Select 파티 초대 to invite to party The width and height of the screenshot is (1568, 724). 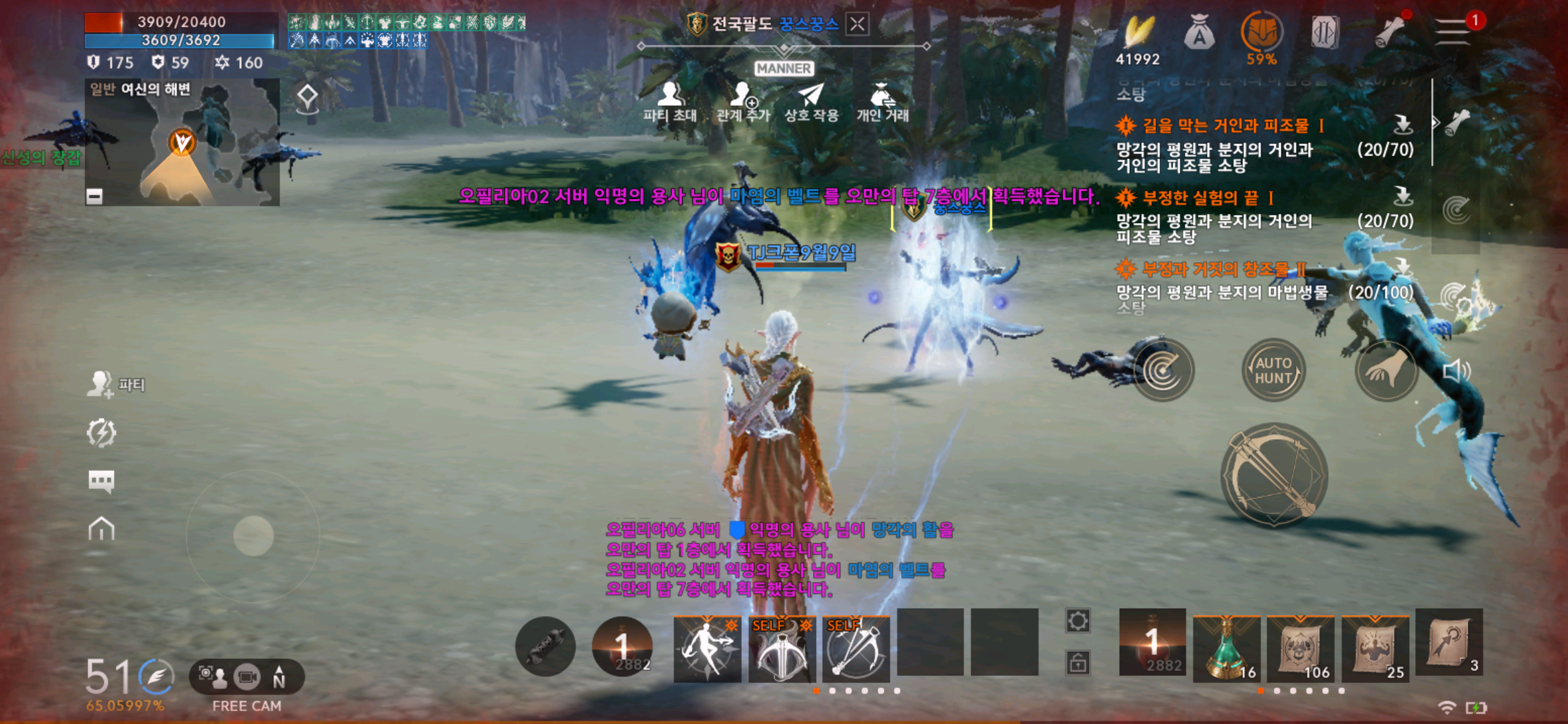pyautogui.click(x=670, y=97)
